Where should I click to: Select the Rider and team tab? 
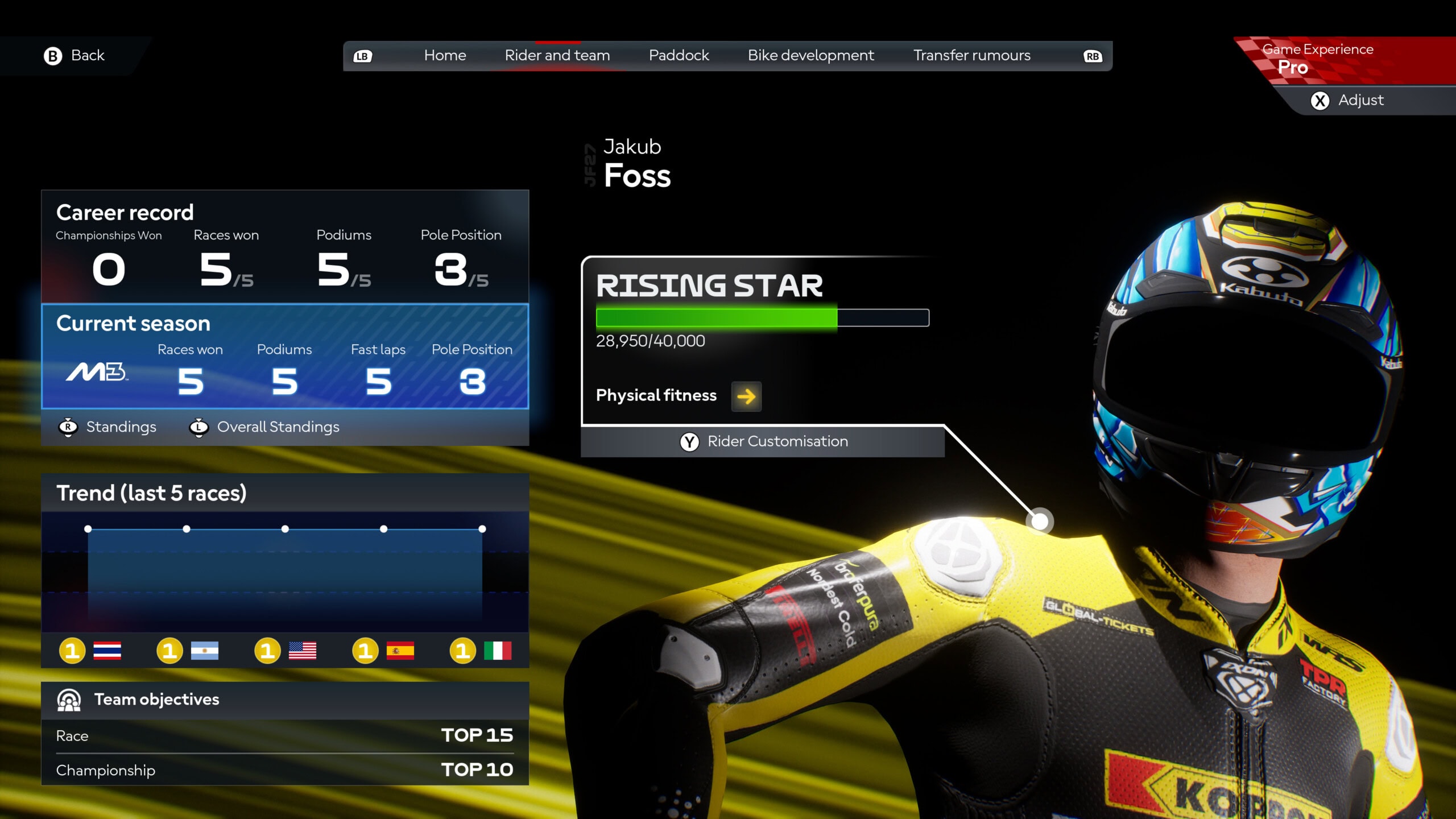click(557, 56)
